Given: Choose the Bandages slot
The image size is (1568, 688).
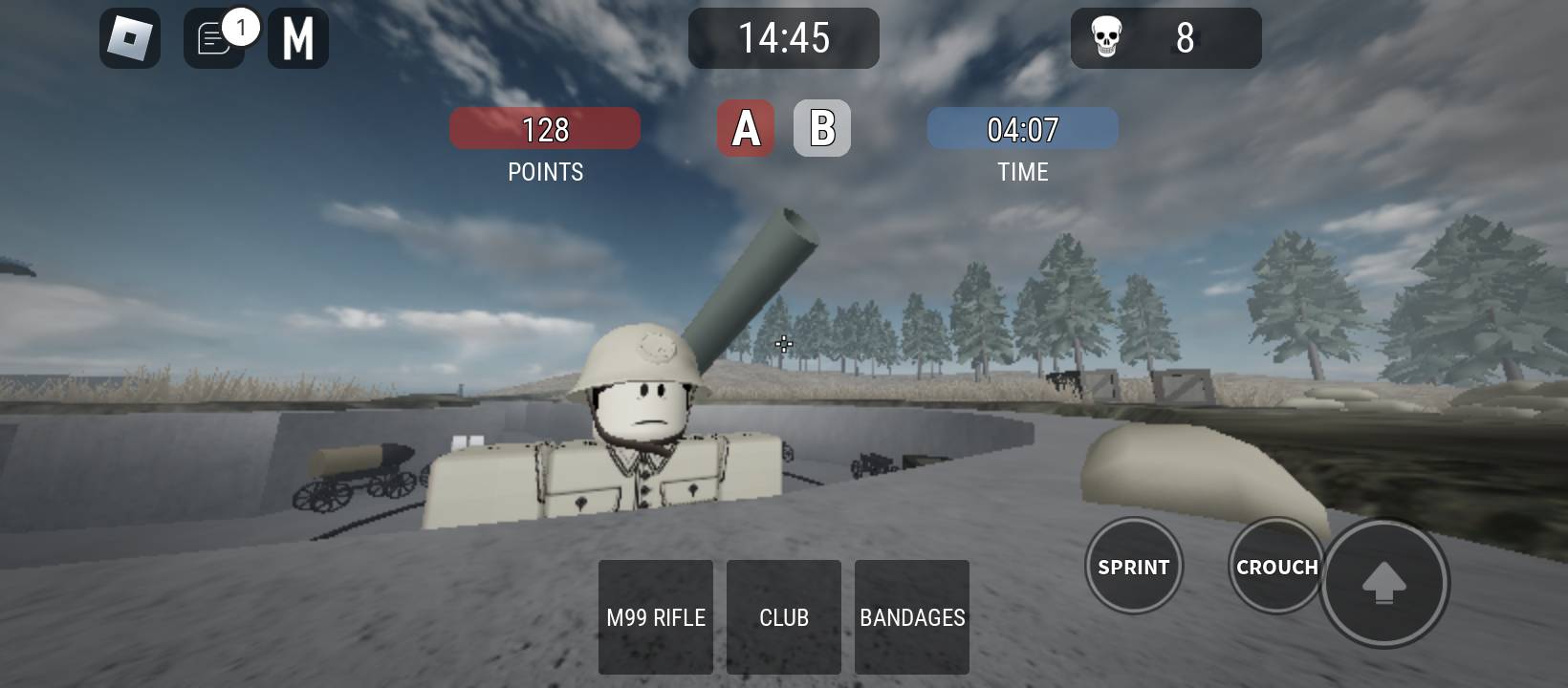Looking at the screenshot, I should [x=912, y=617].
